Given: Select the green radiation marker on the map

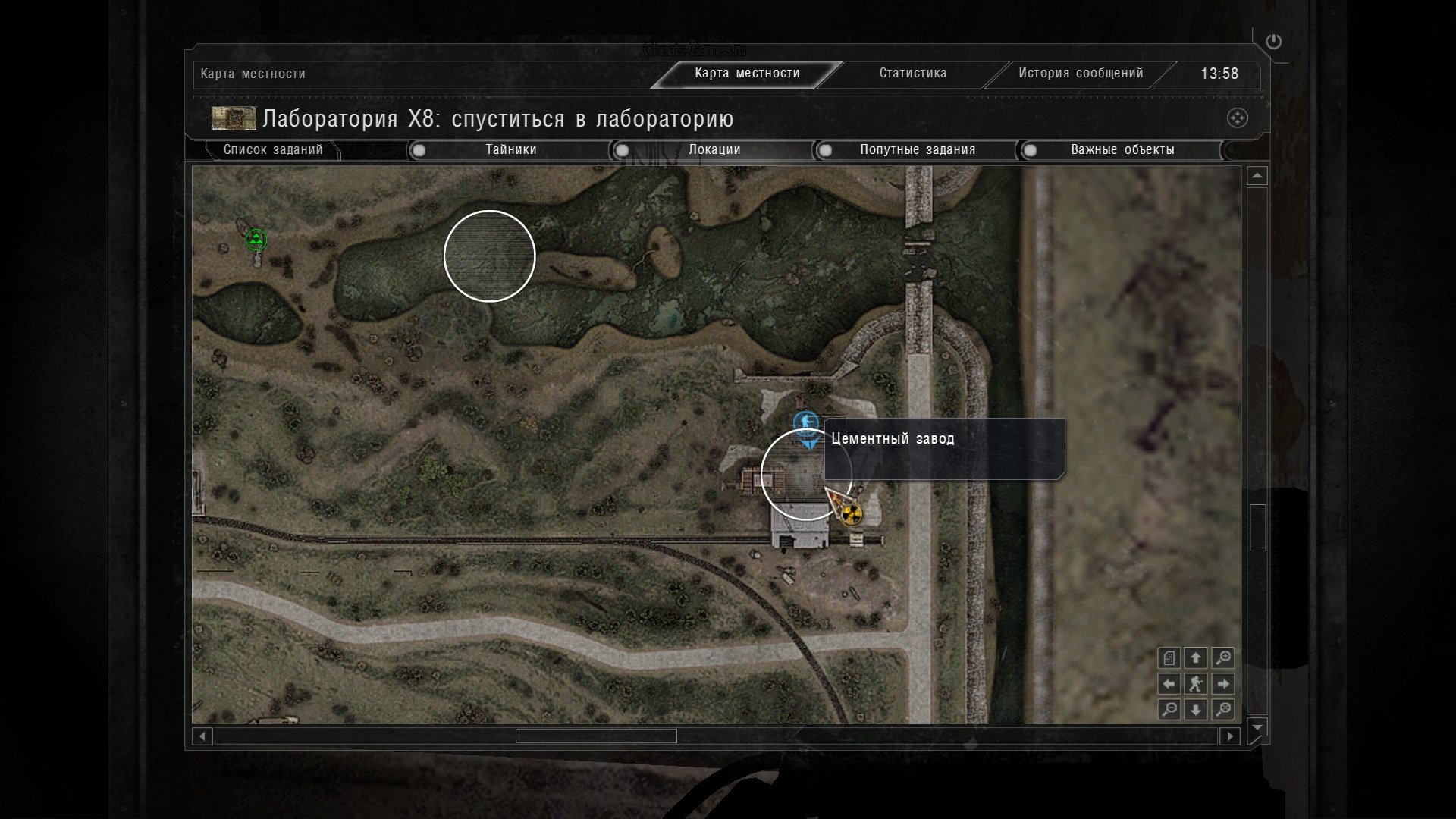Looking at the screenshot, I should (x=256, y=240).
